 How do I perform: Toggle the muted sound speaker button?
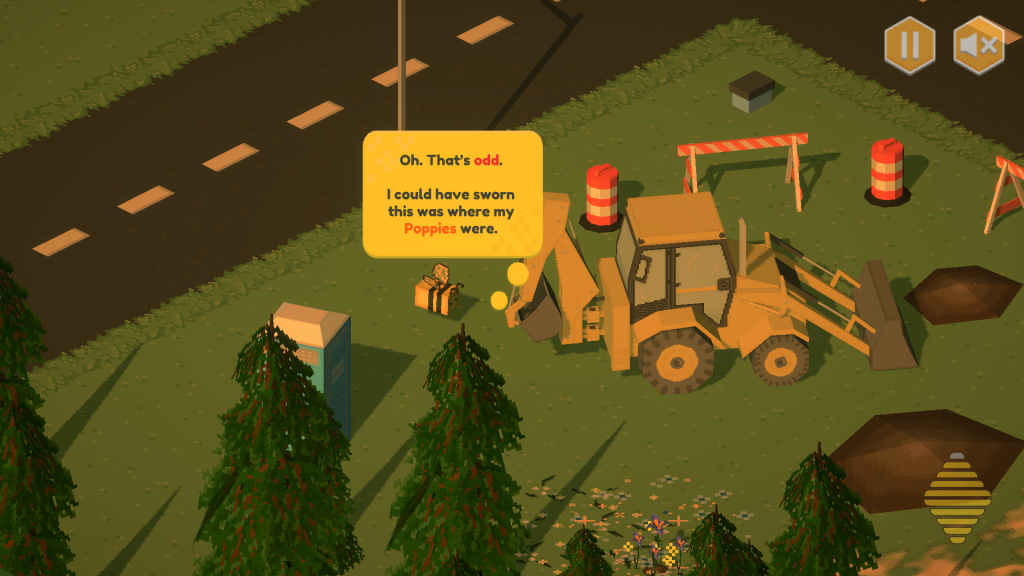pos(978,46)
